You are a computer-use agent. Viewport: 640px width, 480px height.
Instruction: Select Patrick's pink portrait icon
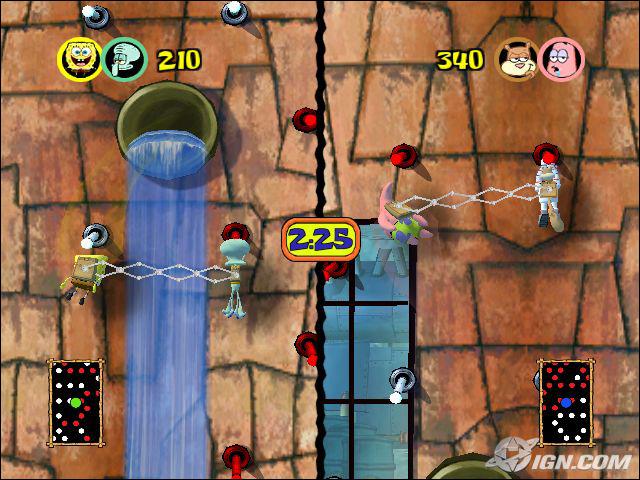[x=558, y=59]
